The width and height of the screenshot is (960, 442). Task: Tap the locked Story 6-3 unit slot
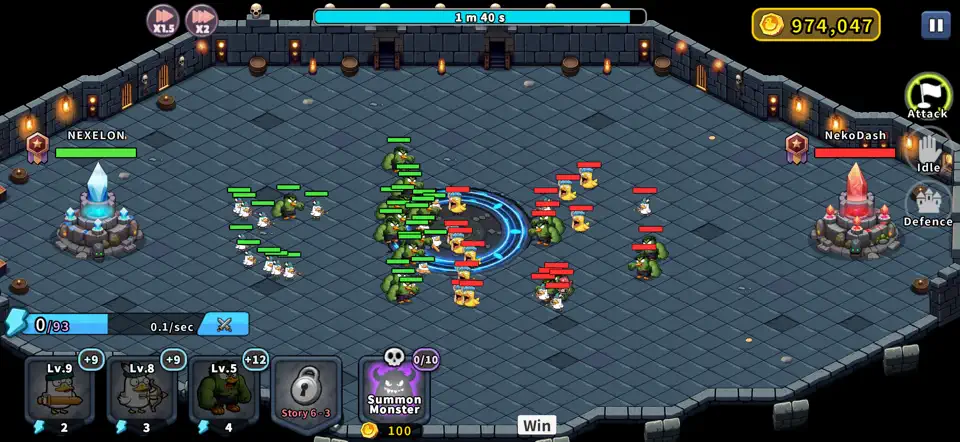click(306, 390)
